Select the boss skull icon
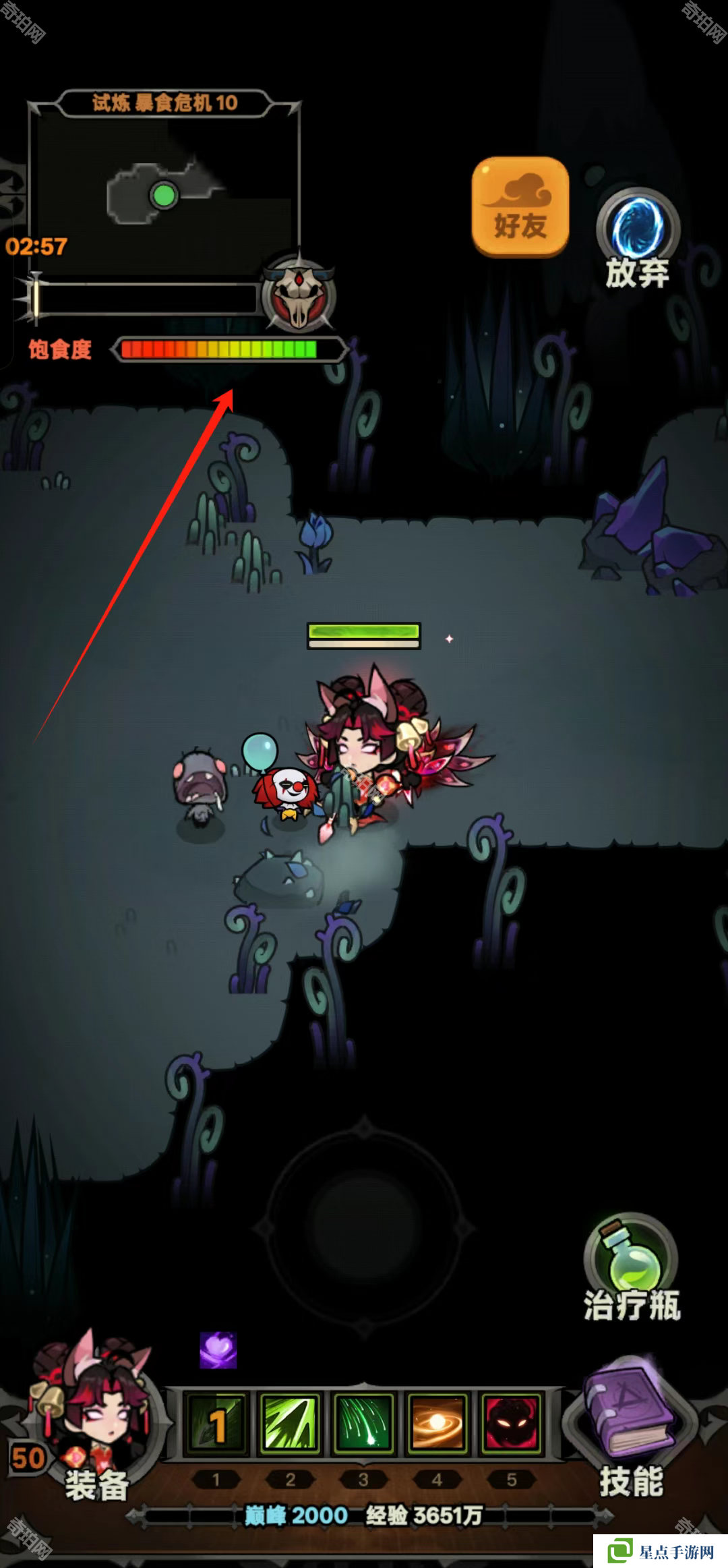 coord(299,295)
